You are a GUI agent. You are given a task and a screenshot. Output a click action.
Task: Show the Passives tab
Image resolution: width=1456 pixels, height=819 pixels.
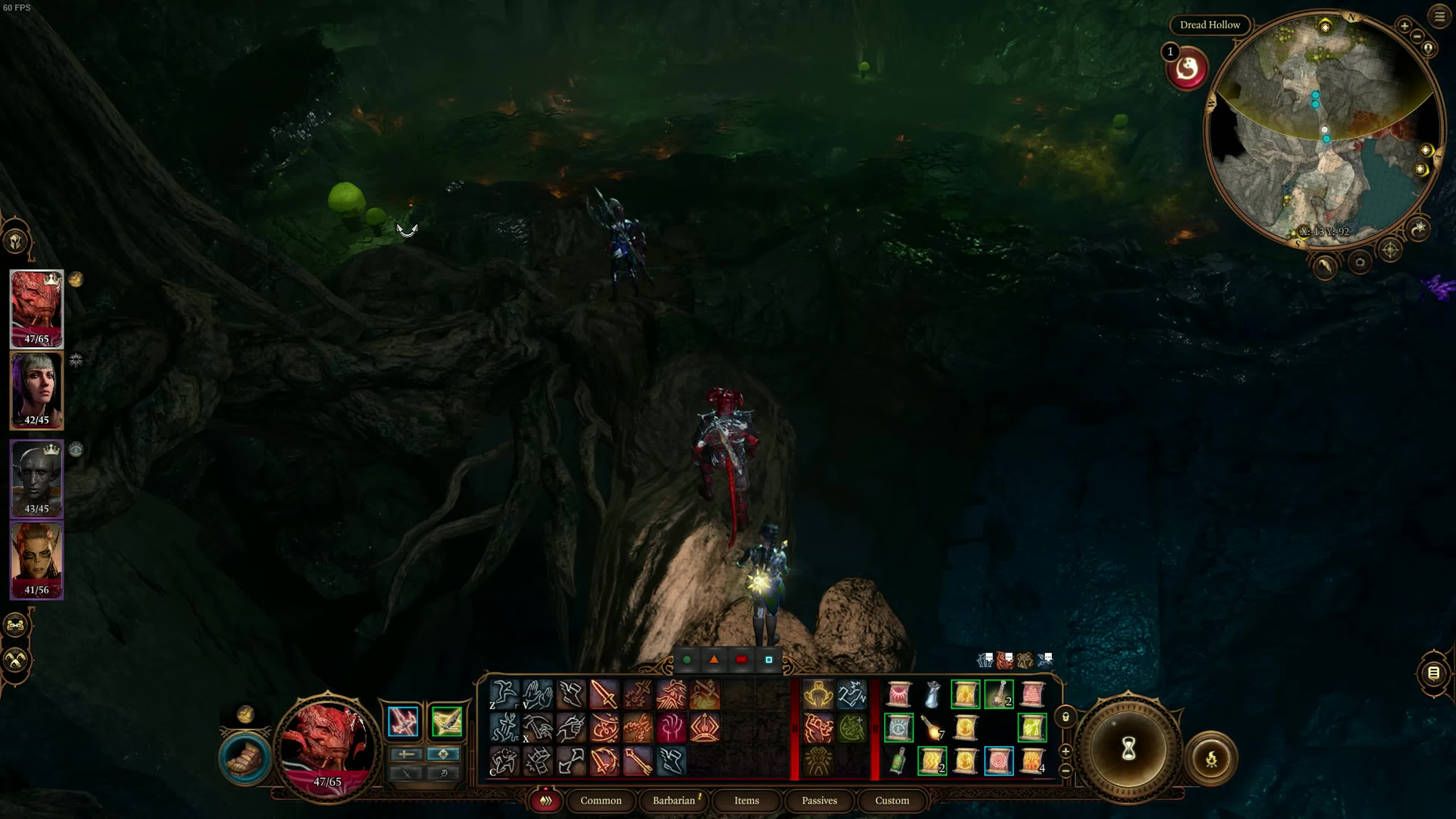coord(819,800)
